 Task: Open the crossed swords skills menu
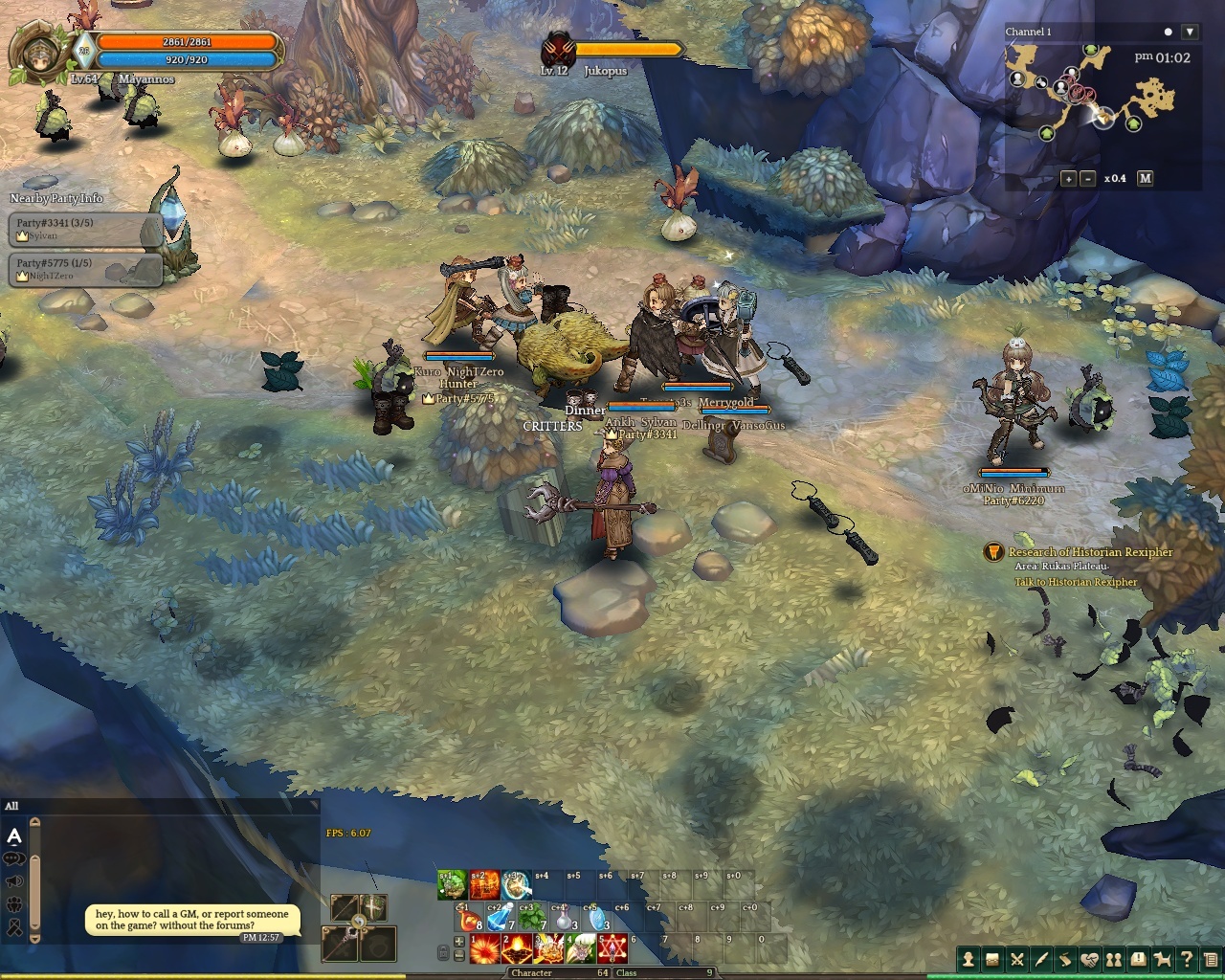1017,959
